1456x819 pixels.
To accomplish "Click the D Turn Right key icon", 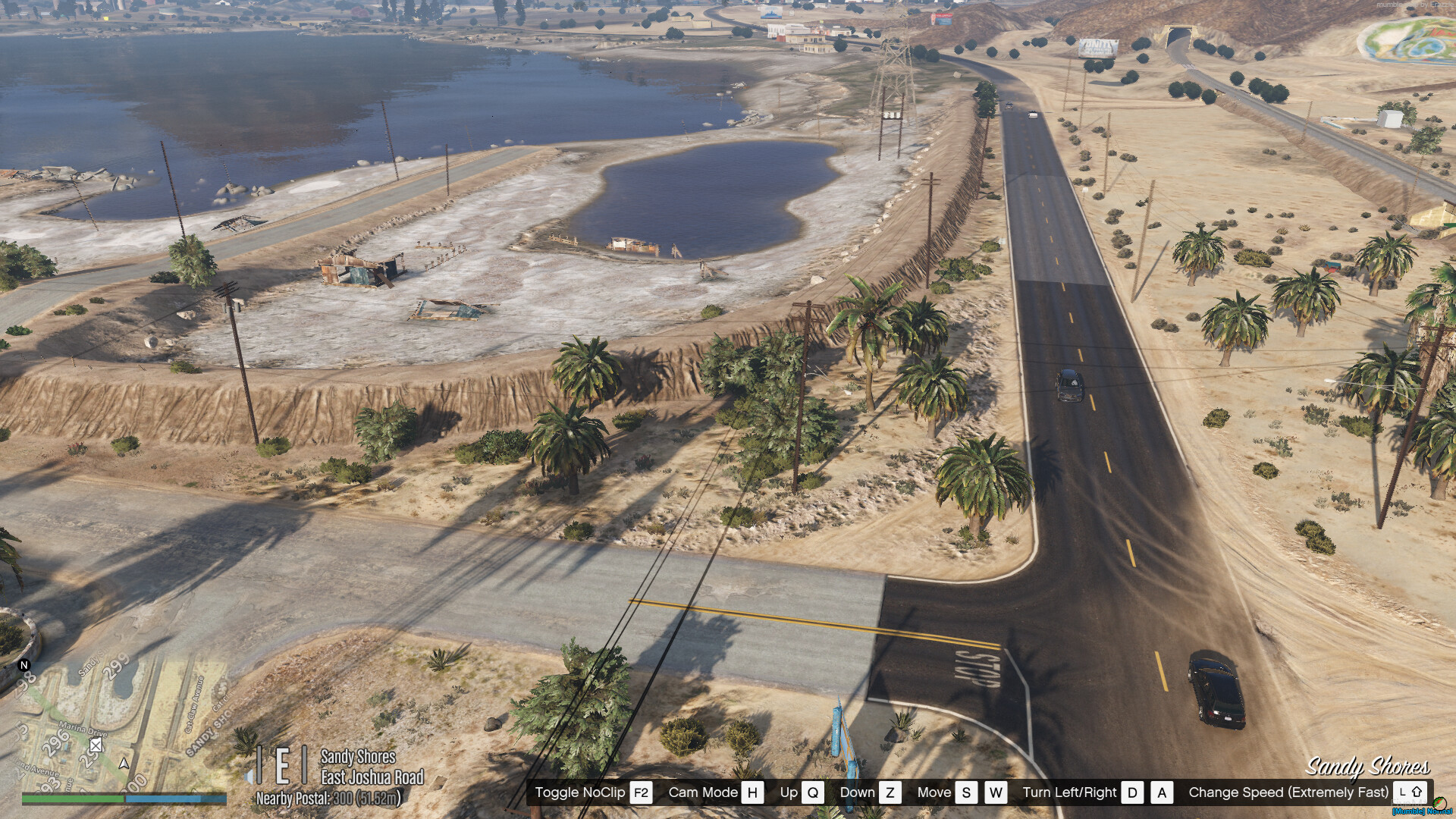I will click(1131, 792).
